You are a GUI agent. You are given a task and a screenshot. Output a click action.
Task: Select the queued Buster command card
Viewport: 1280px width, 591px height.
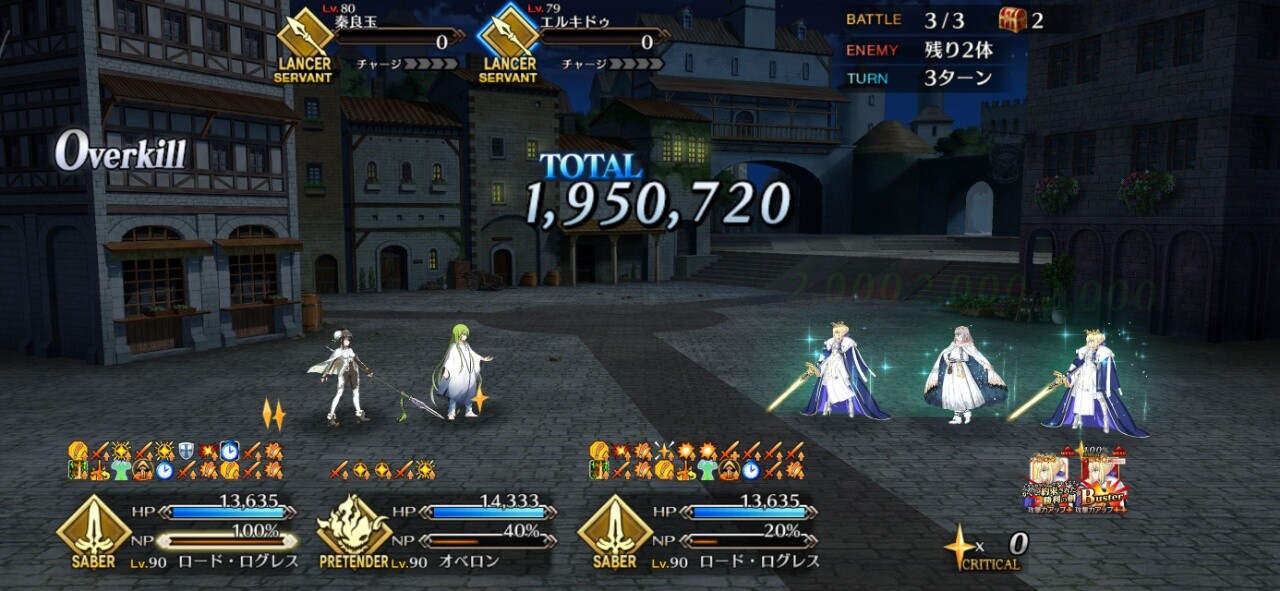[1101, 484]
